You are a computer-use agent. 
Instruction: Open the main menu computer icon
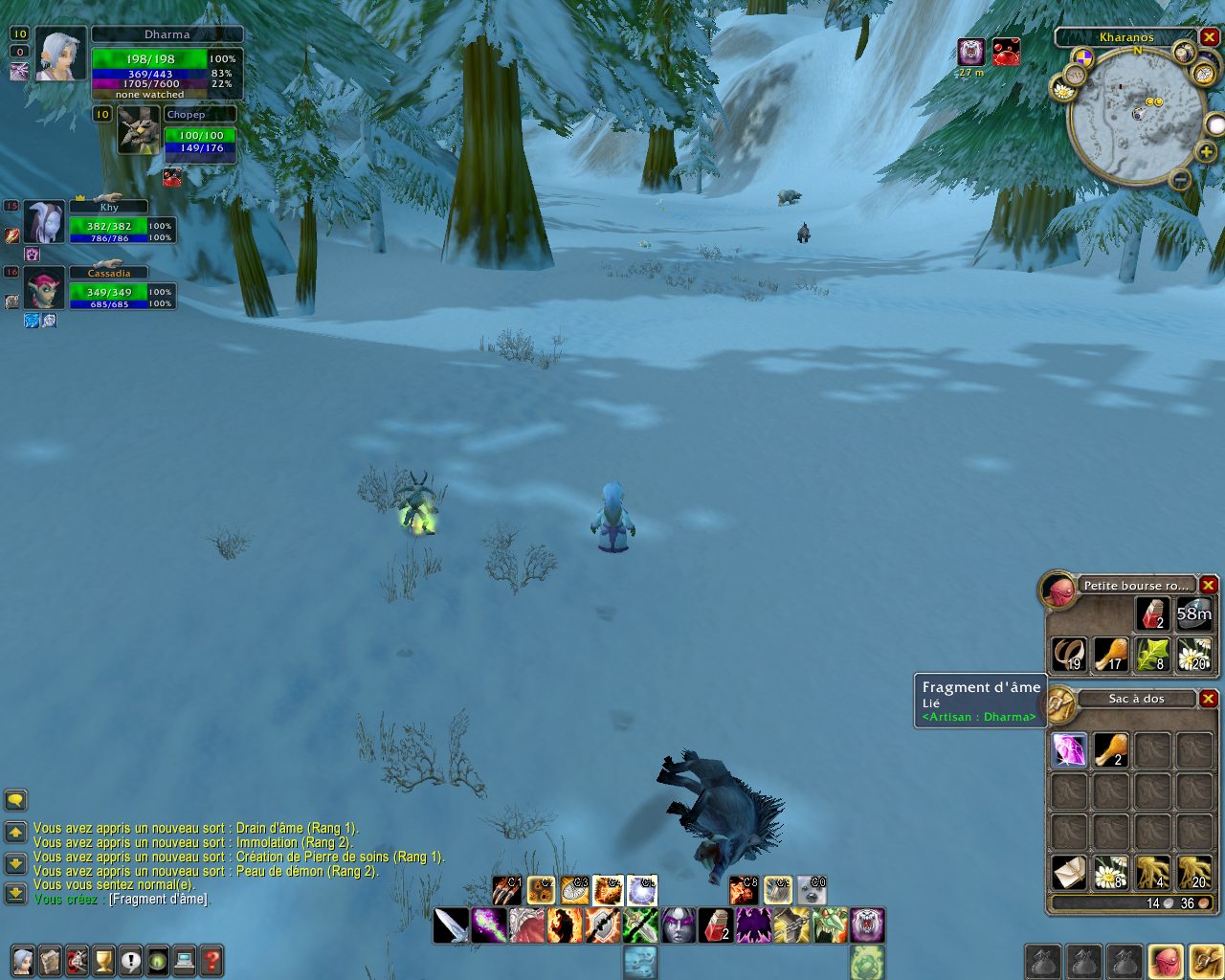pos(185,960)
